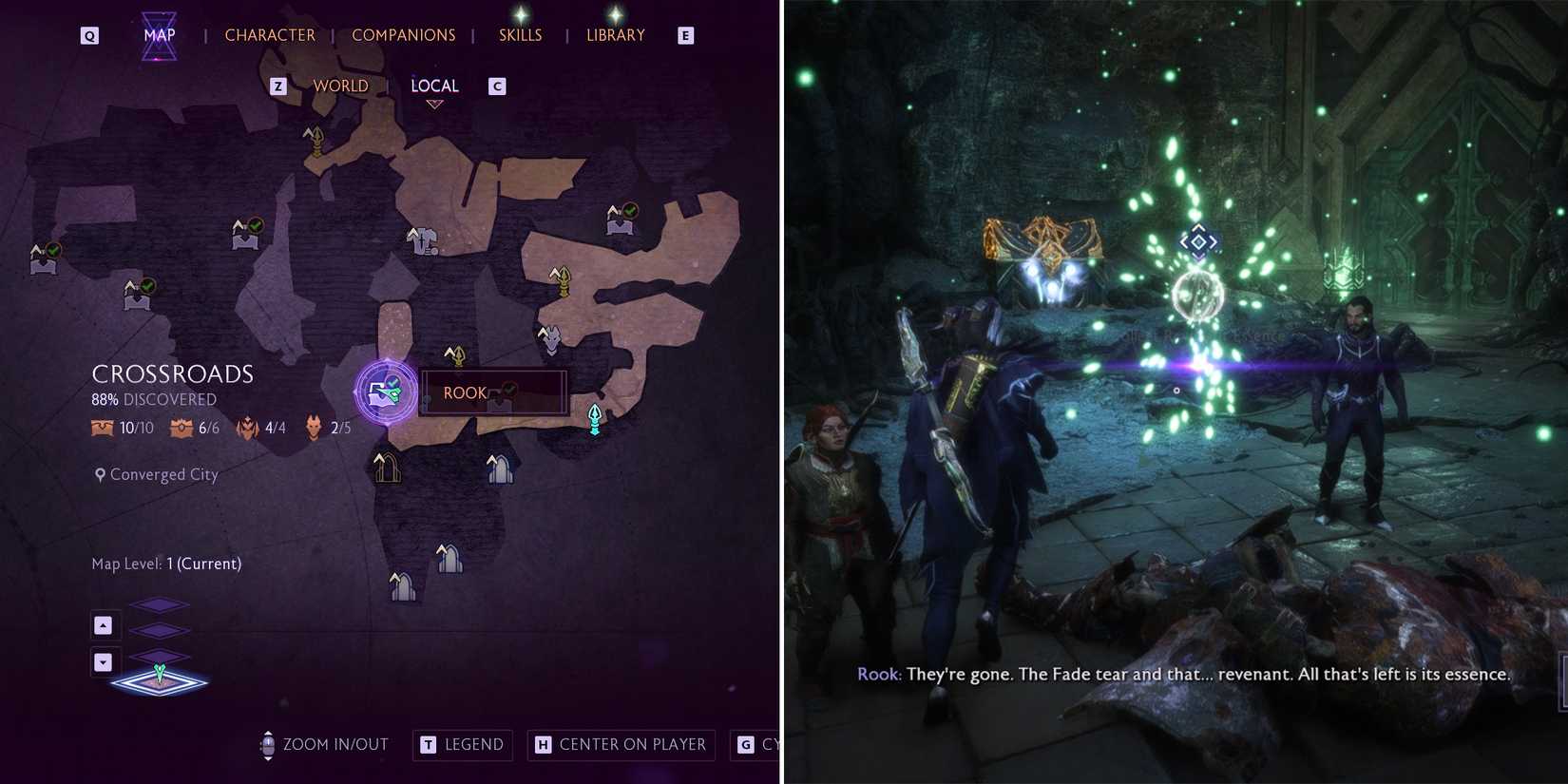This screenshot has width=1568, height=784.
Task: Open the map LEGEND
Action: coord(462,744)
